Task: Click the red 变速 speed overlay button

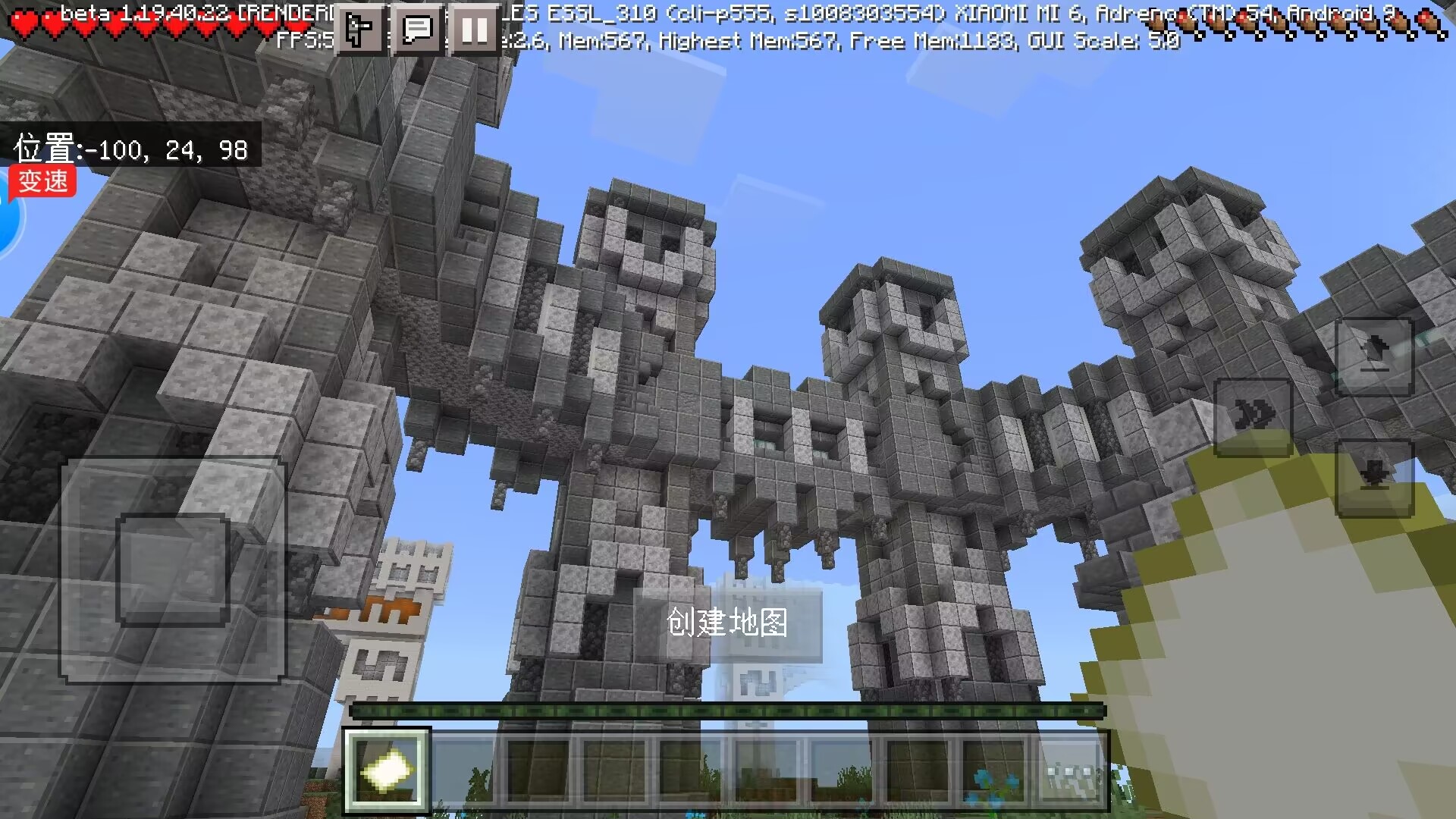Action: pyautogui.click(x=42, y=182)
